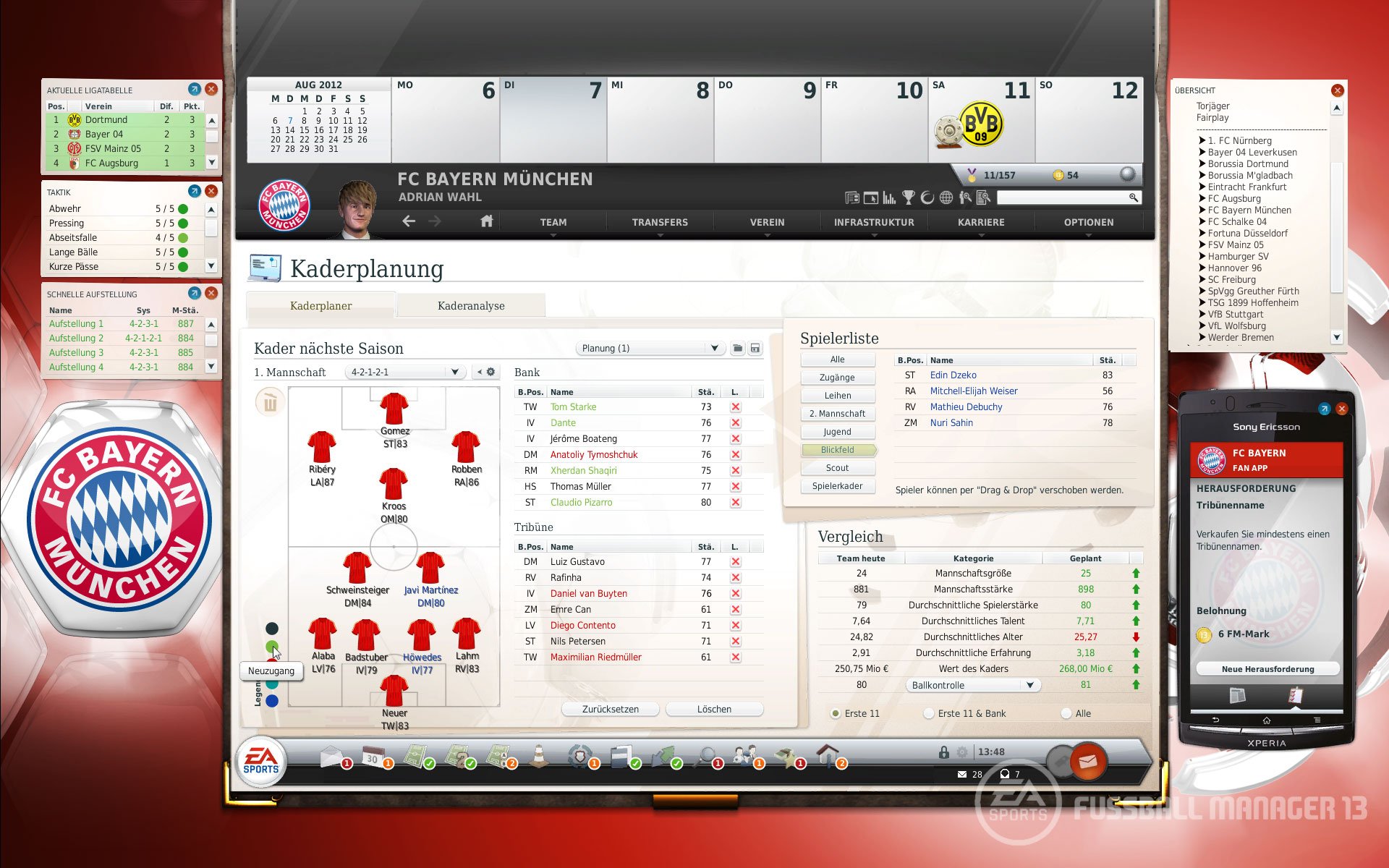Select the Erste 11 radio button
This screenshot has height=868, width=1389.
click(x=836, y=713)
